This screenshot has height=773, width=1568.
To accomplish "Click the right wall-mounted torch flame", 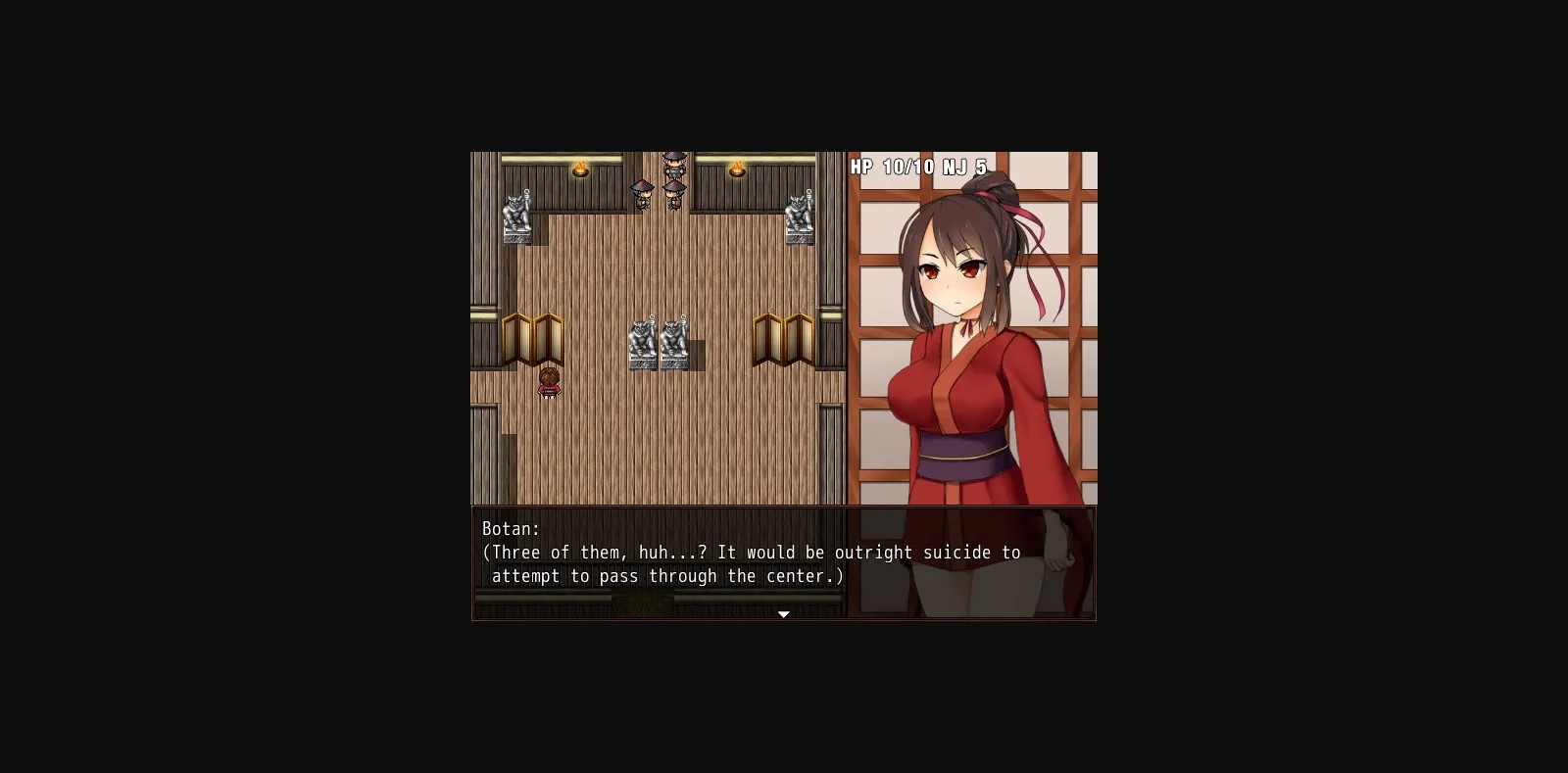I will [737, 167].
